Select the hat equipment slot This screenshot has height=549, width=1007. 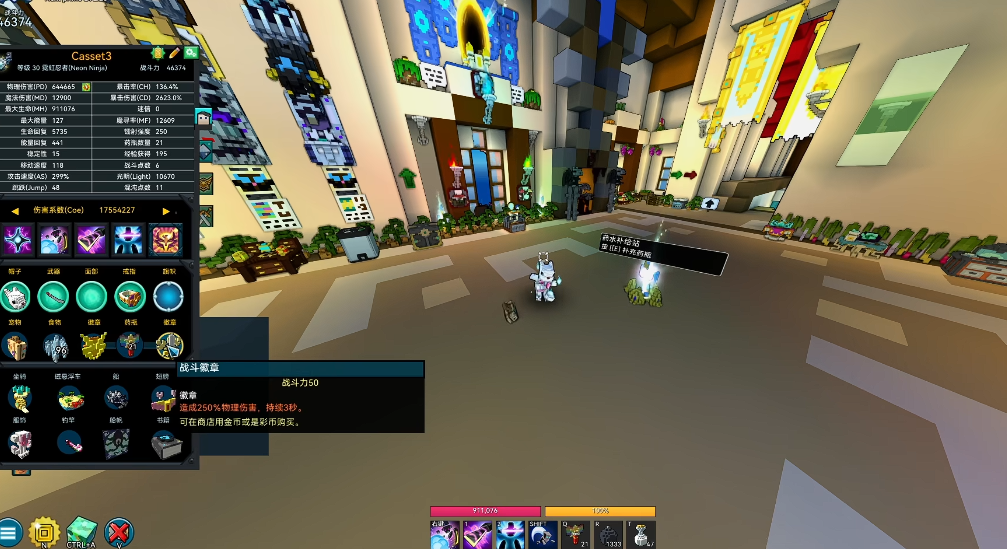pos(15,296)
